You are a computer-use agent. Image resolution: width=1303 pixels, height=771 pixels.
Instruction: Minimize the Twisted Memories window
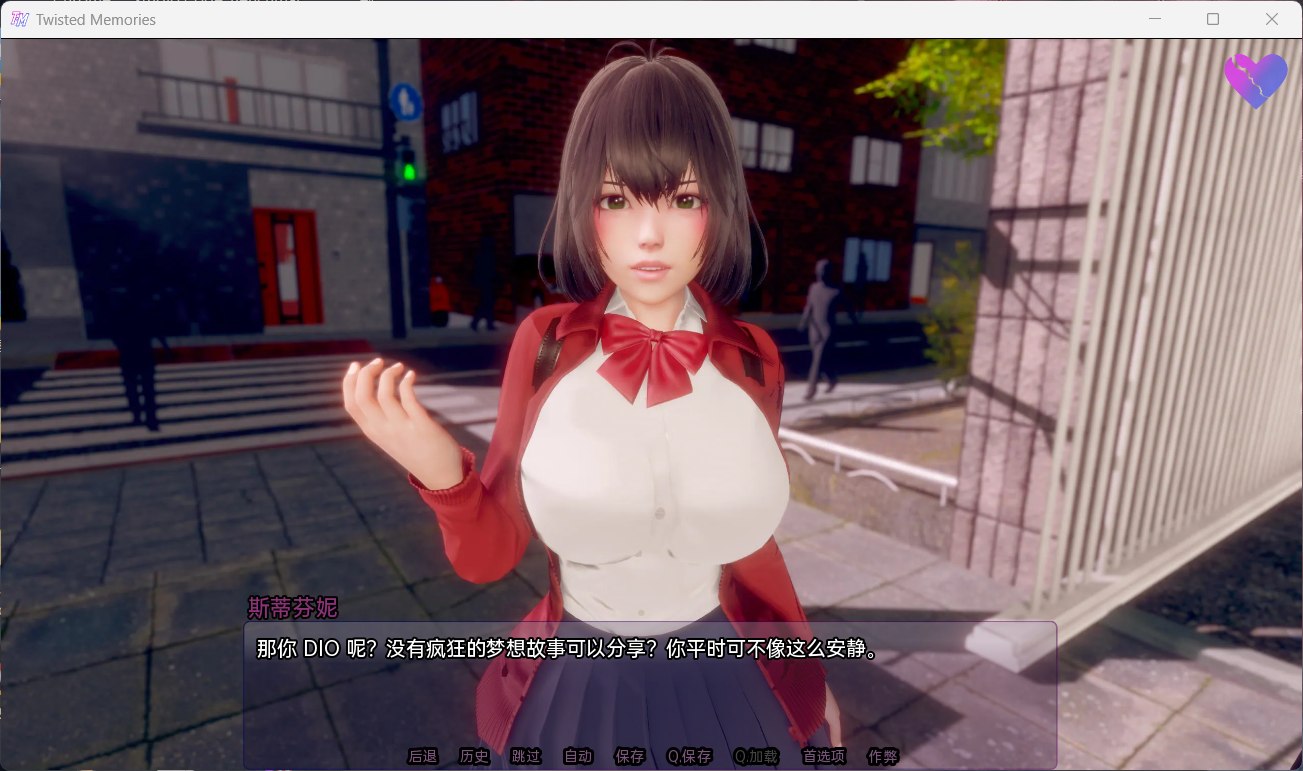point(1155,19)
